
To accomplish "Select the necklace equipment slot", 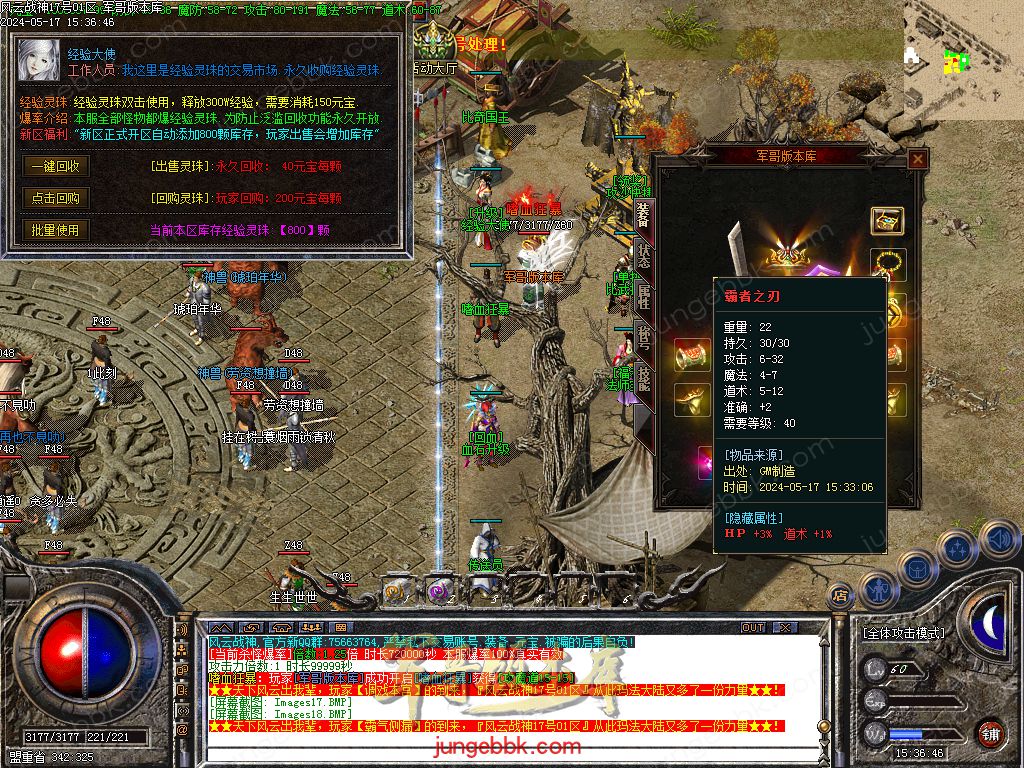I will pyautogui.click(x=887, y=264).
